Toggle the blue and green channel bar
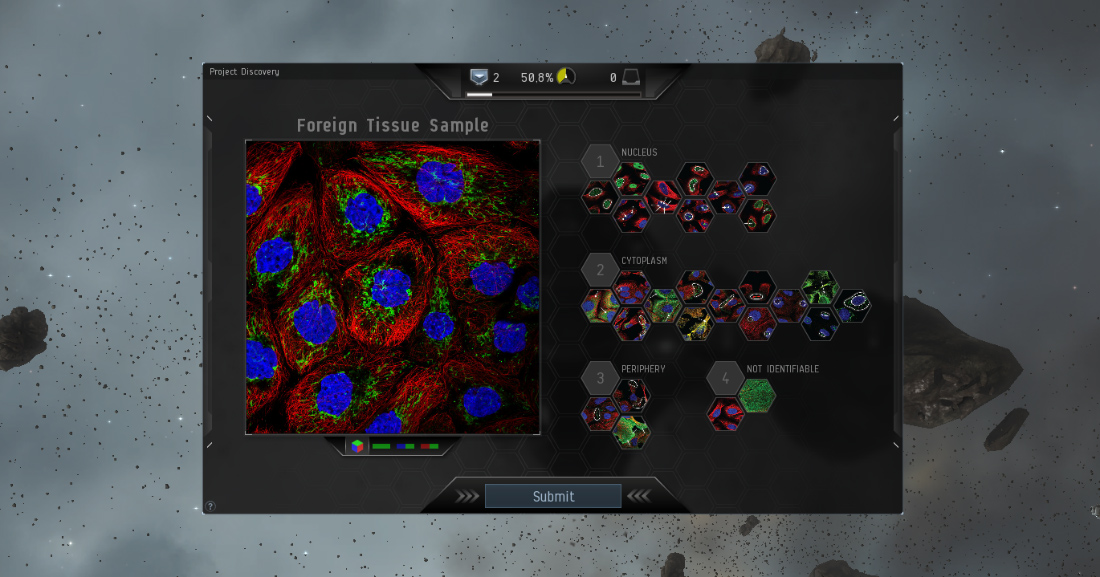Screen dimensions: 1100x577 pos(405,446)
